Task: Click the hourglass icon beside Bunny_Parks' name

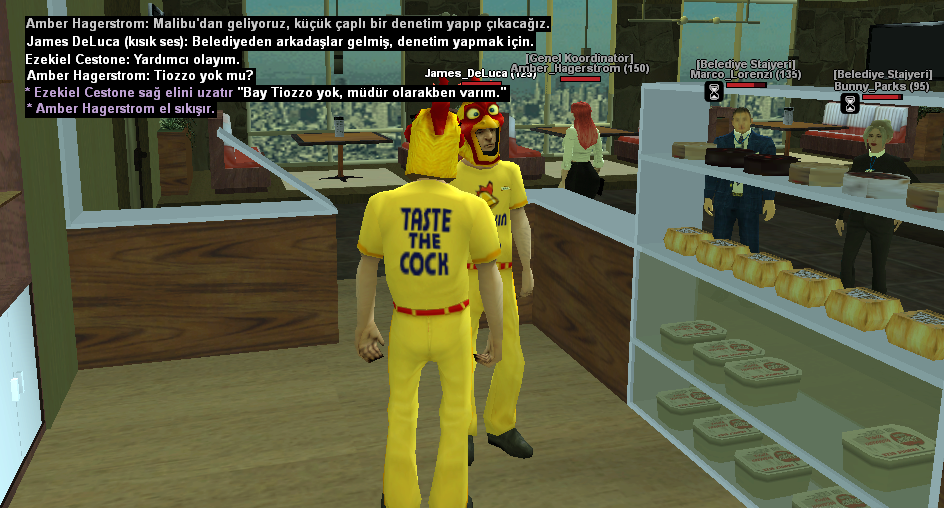Action: [850, 103]
